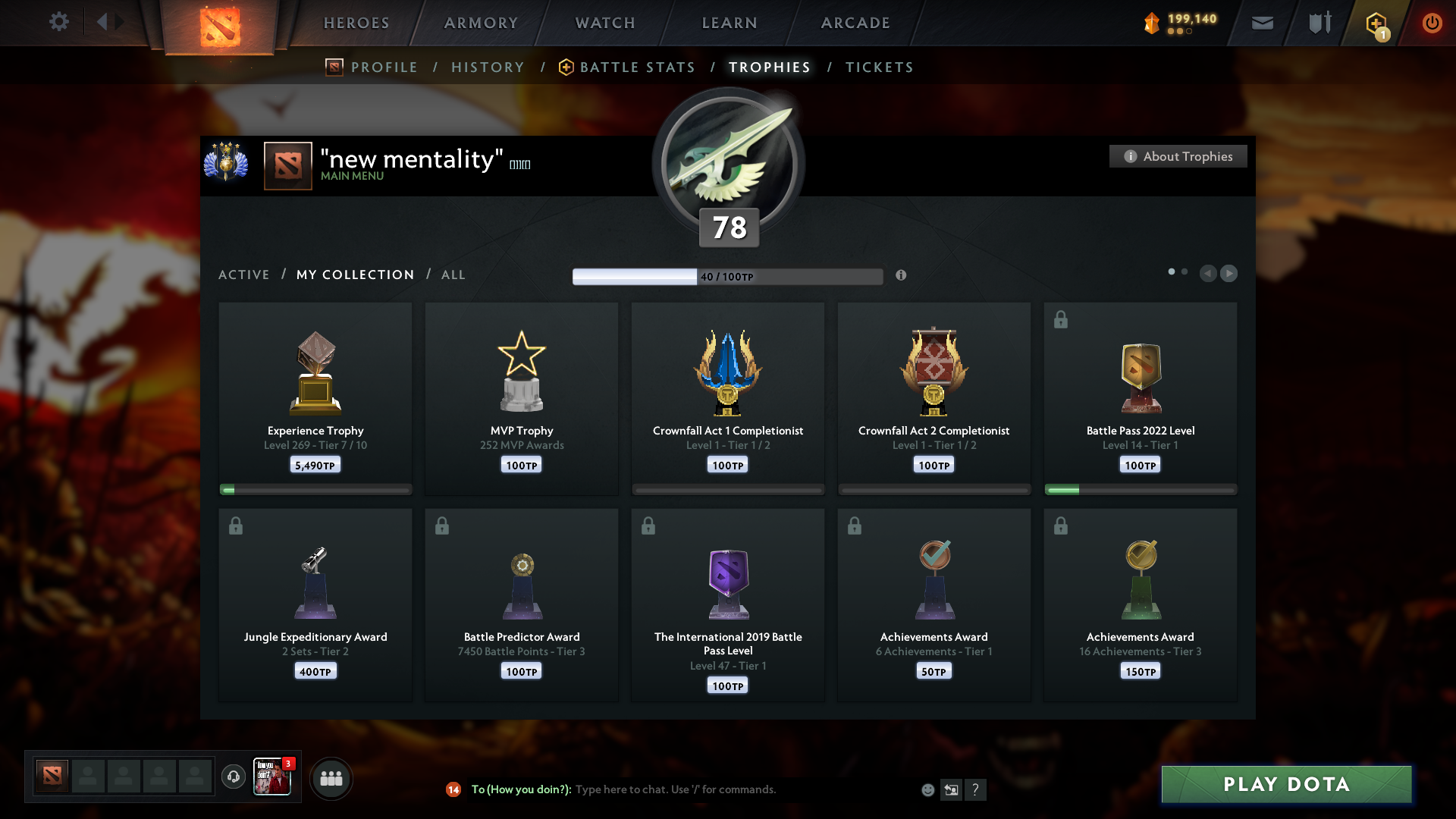Viewport: 1456px width, 819px height.
Task: Open the Dota Plus hexagon notification icon
Action: point(1375,23)
